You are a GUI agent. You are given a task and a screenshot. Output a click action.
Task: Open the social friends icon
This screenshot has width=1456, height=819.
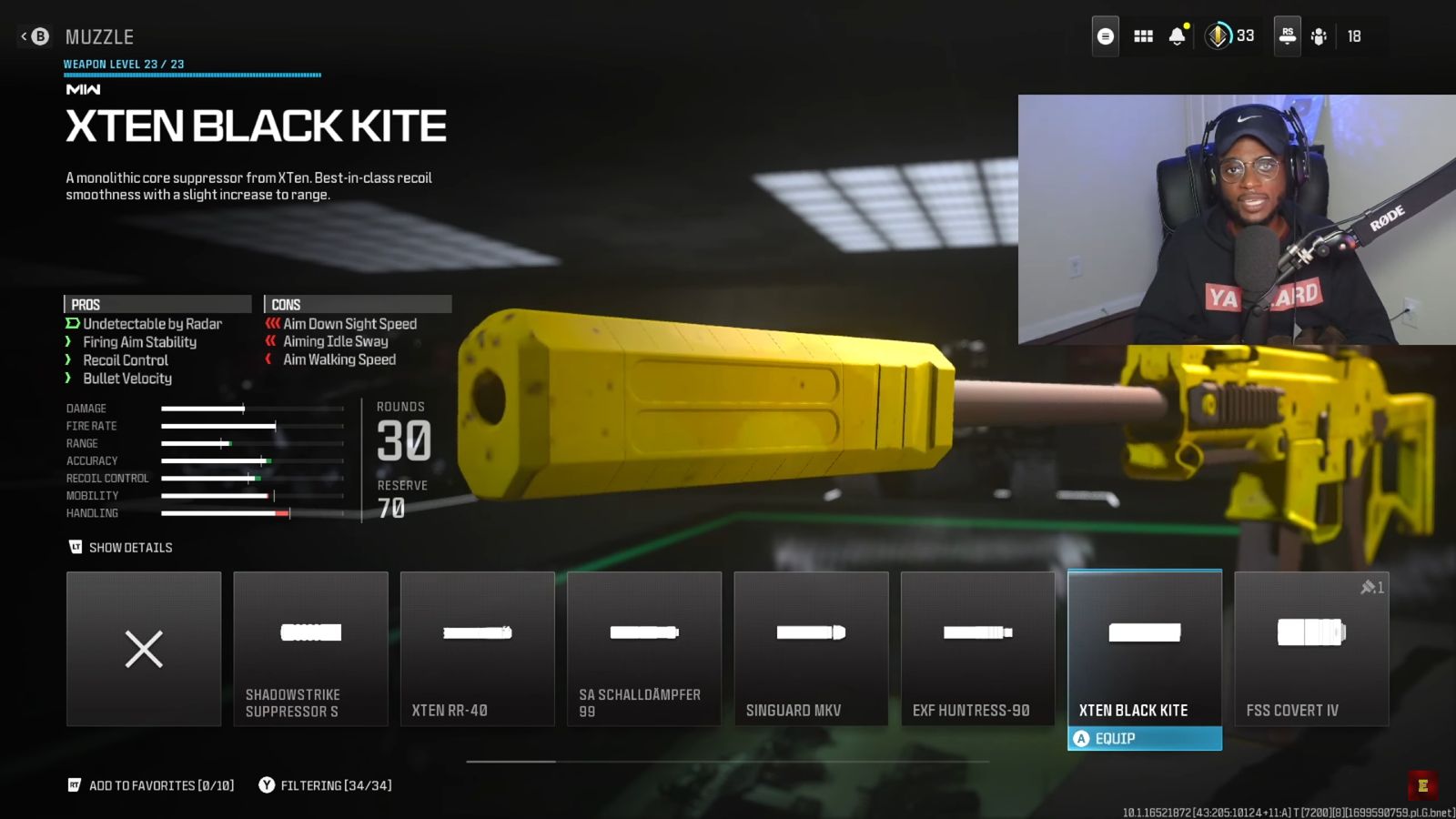[1320, 35]
